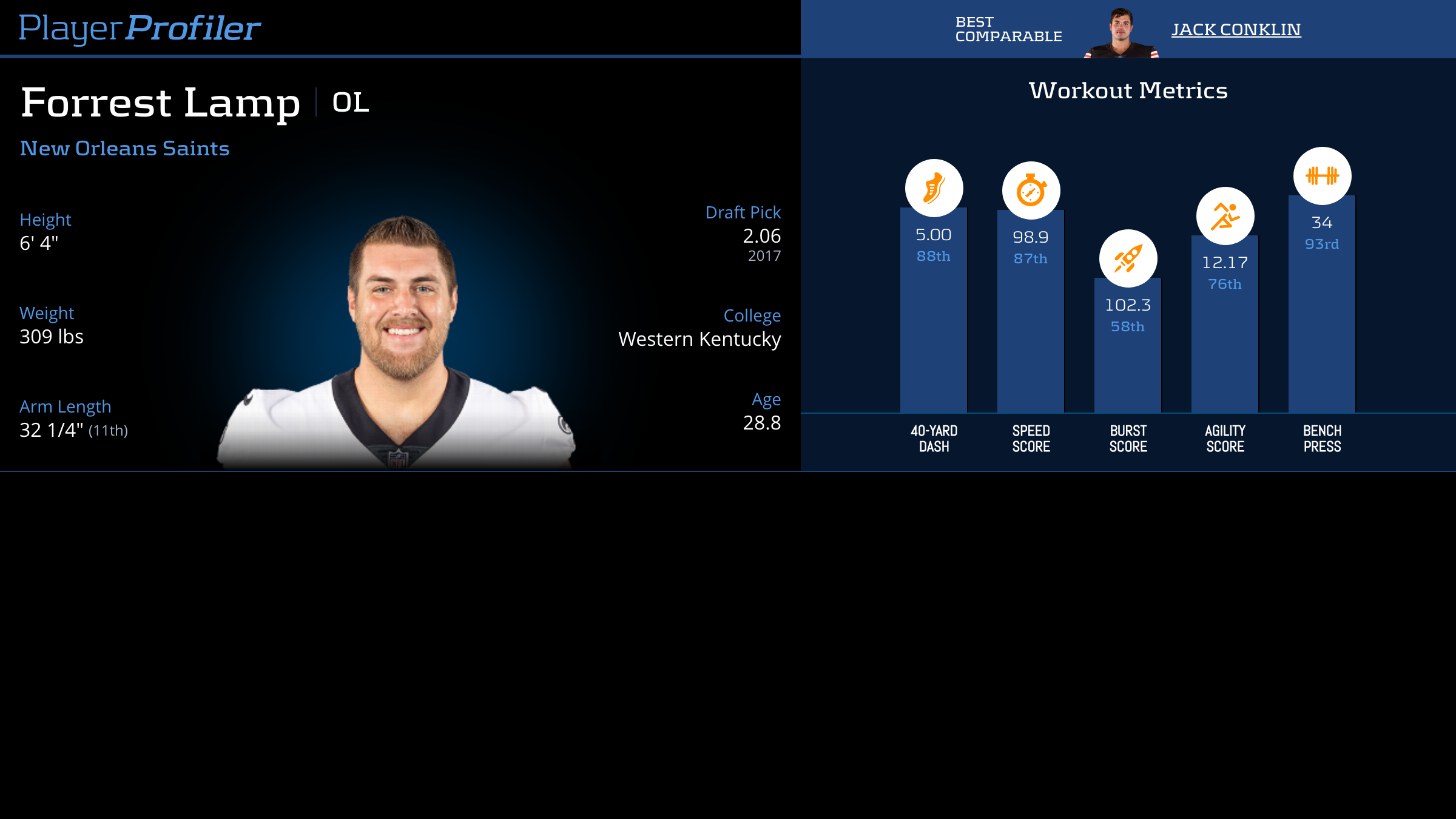This screenshot has height=819, width=1456.
Task: Open the Jack Conklin comparable link
Action: pos(1235,30)
